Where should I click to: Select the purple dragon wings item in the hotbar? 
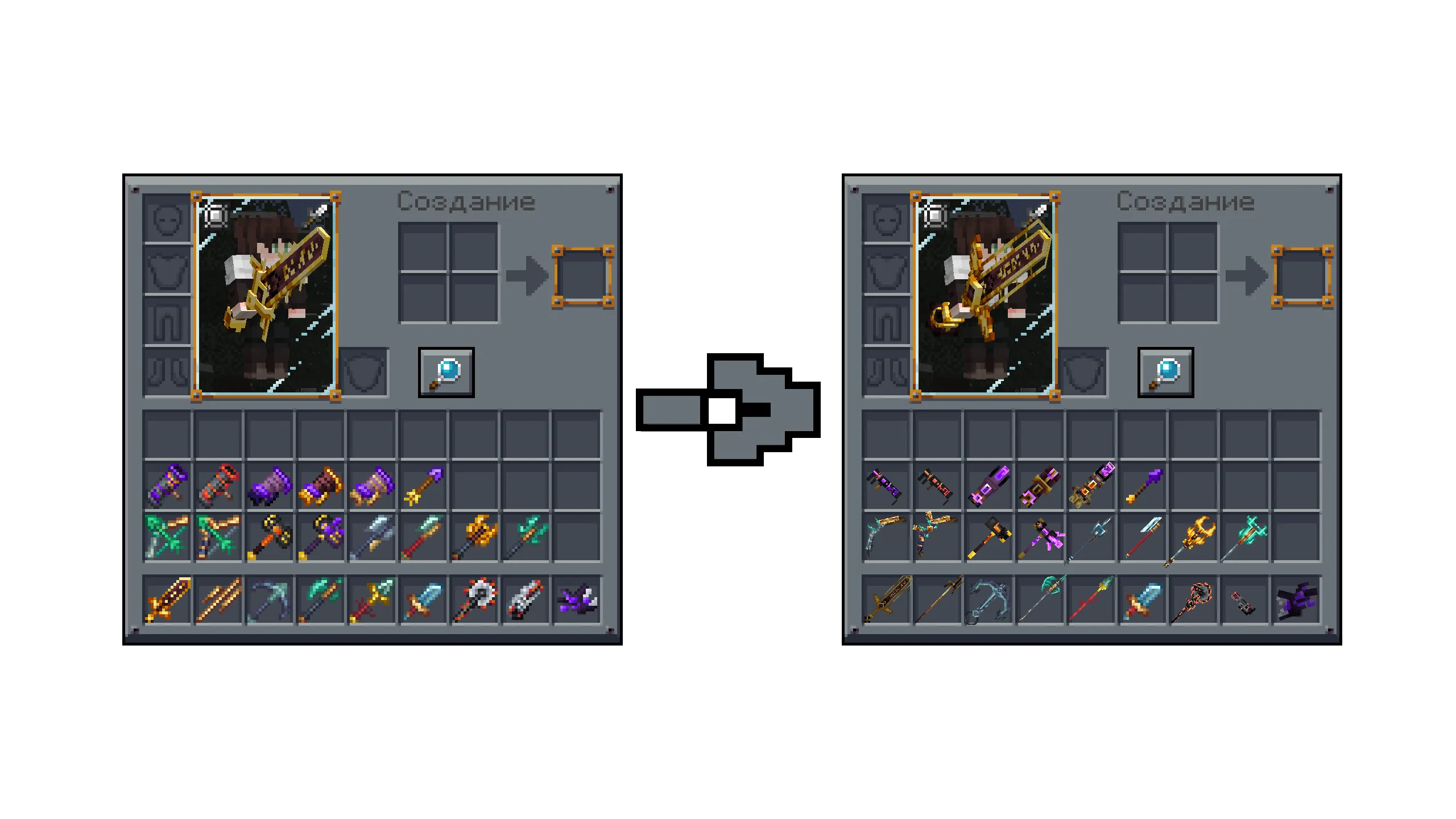[577, 603]
